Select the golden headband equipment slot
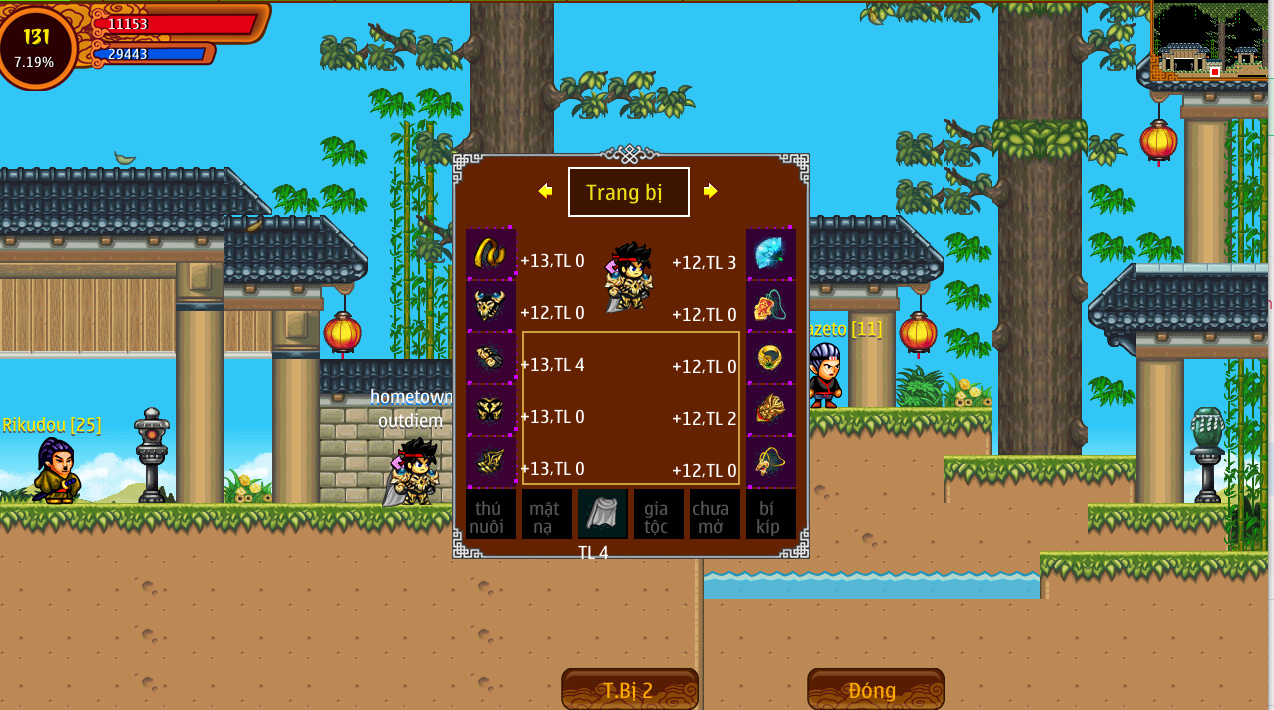The image size is (1274, 710). click(490, 253)
